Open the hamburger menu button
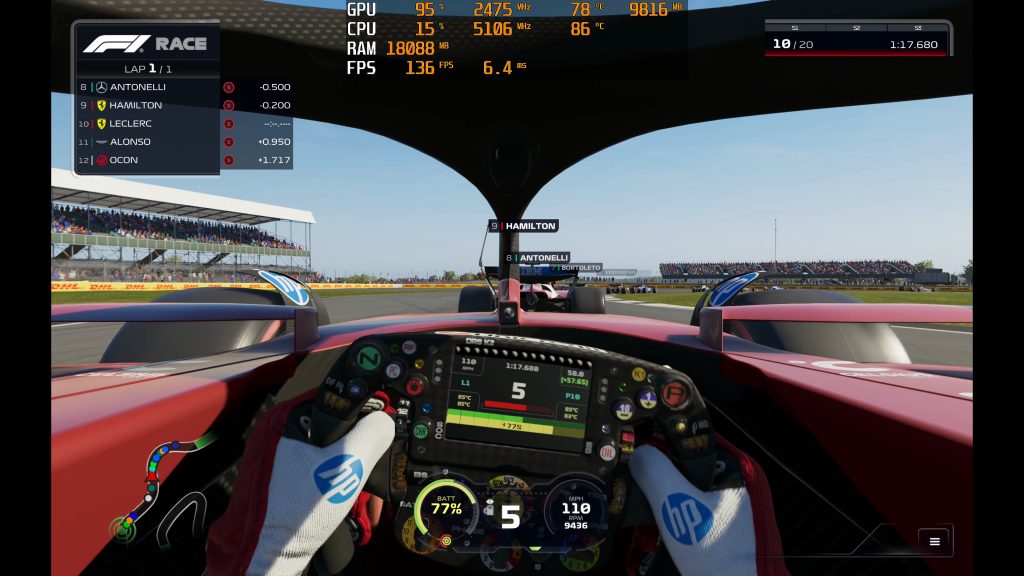The height and width of the screenshot is (576, 1024). click(934, 541)
